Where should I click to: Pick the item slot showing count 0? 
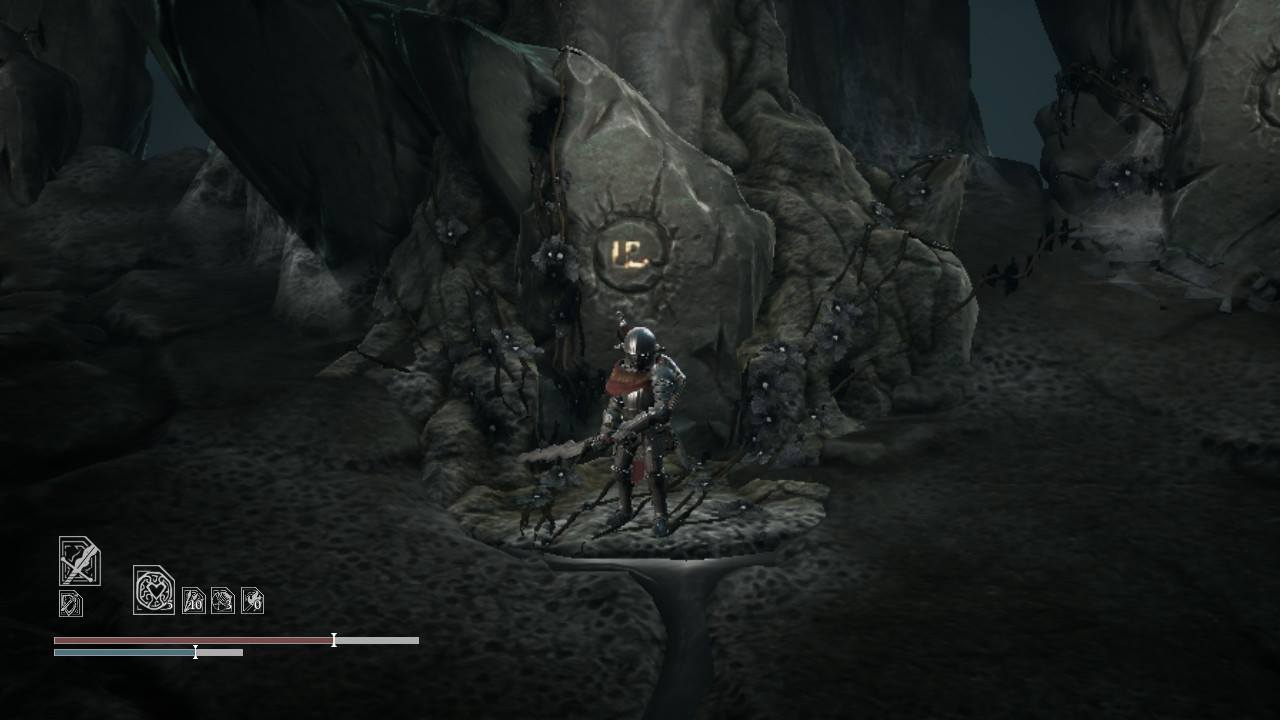coord(252,599)
